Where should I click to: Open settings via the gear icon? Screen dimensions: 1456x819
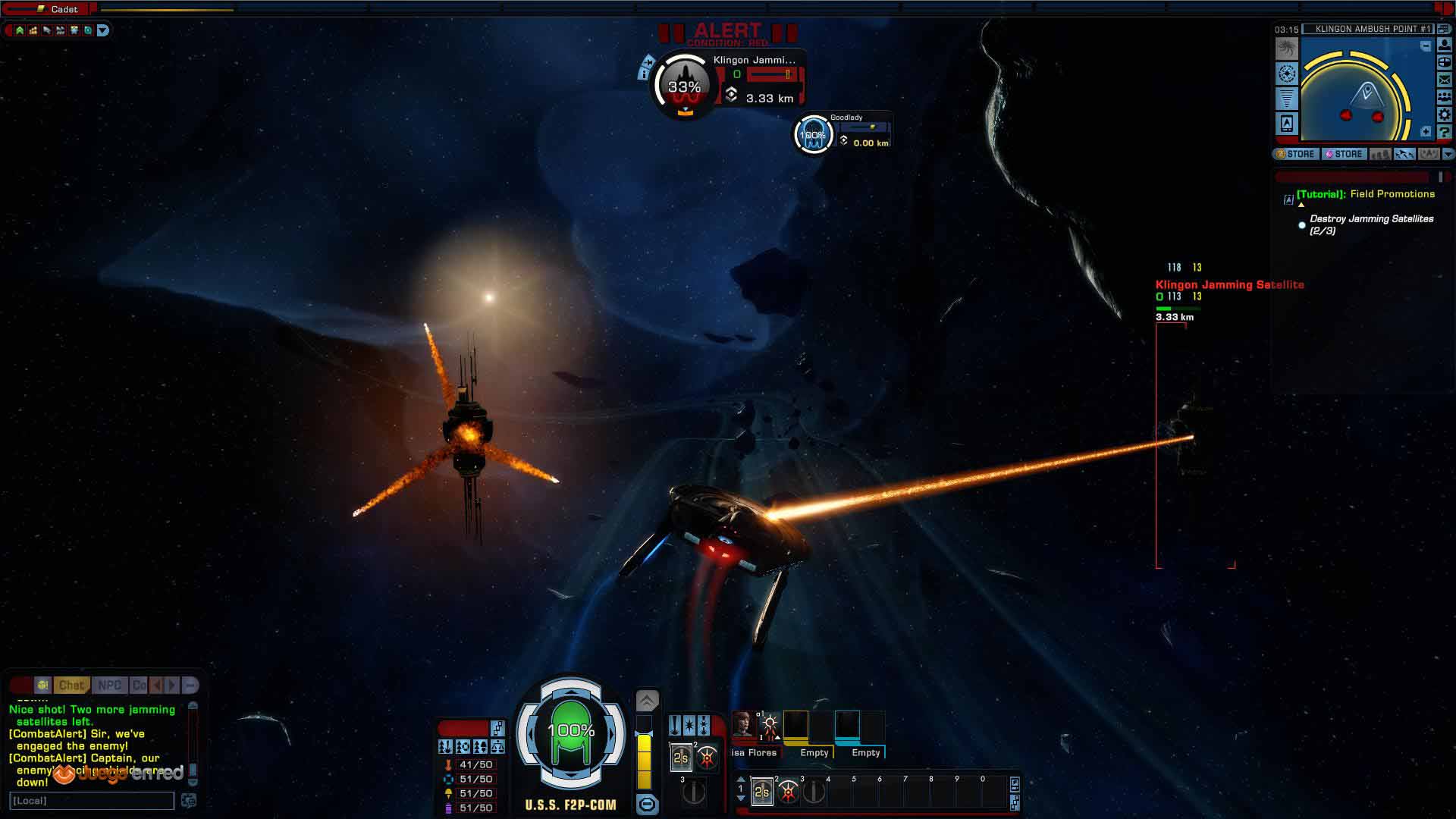(x=1445, y=115)
